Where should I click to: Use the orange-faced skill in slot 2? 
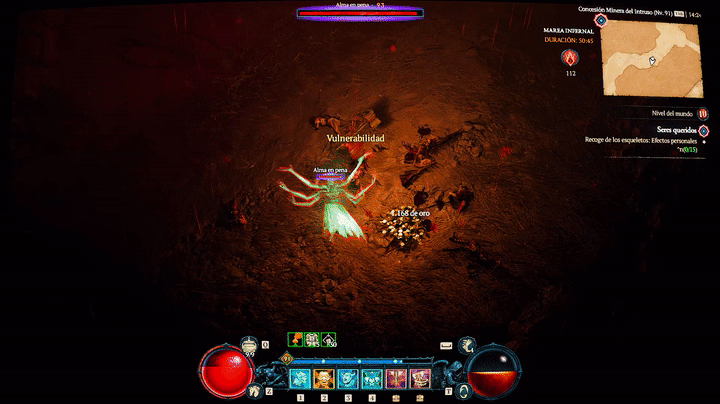(x=324, y=379)
